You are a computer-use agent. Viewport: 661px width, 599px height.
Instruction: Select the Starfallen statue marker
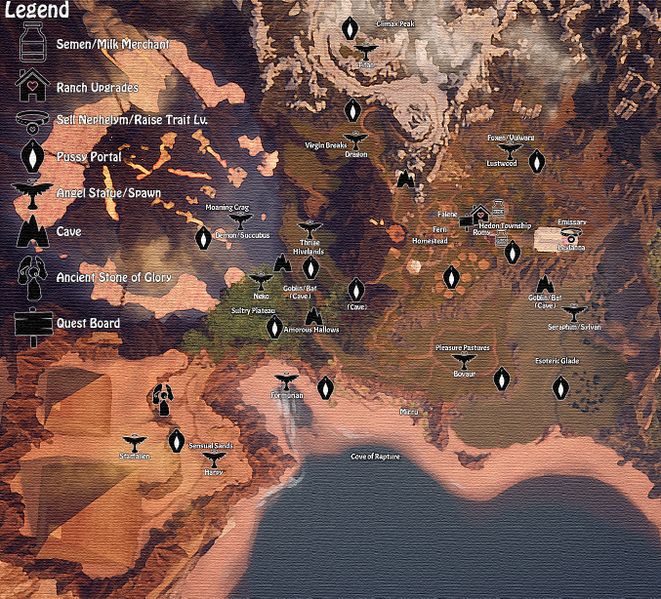coord(135,441)
